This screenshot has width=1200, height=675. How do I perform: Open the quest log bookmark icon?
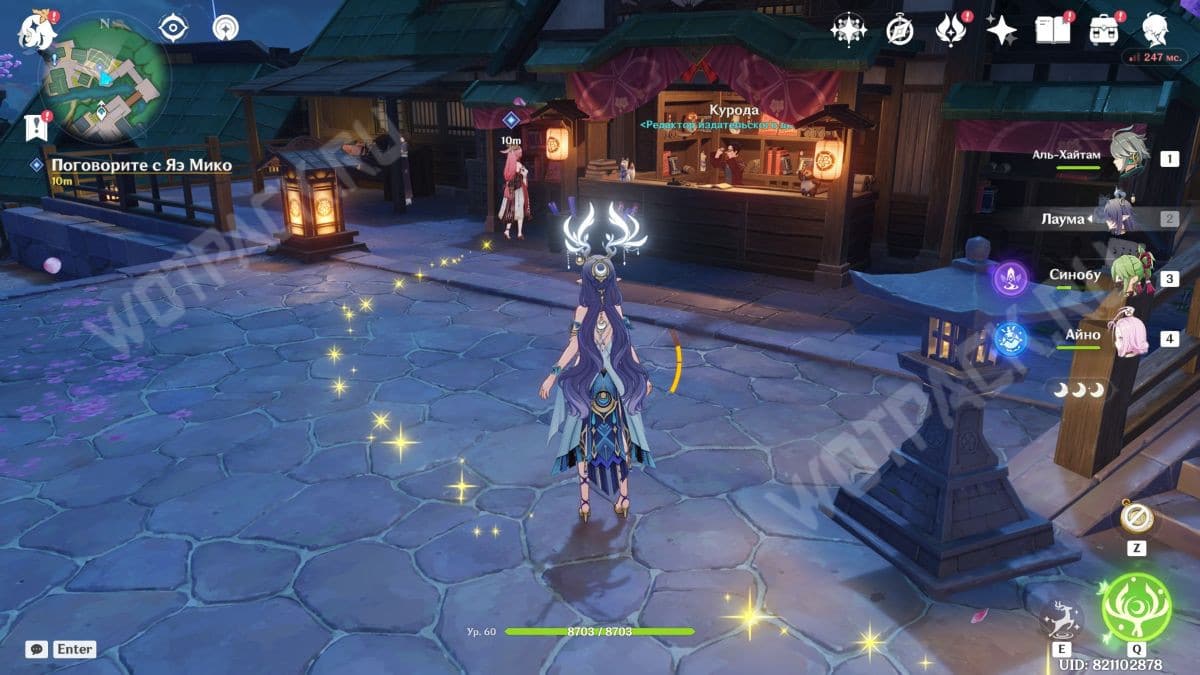33,127
